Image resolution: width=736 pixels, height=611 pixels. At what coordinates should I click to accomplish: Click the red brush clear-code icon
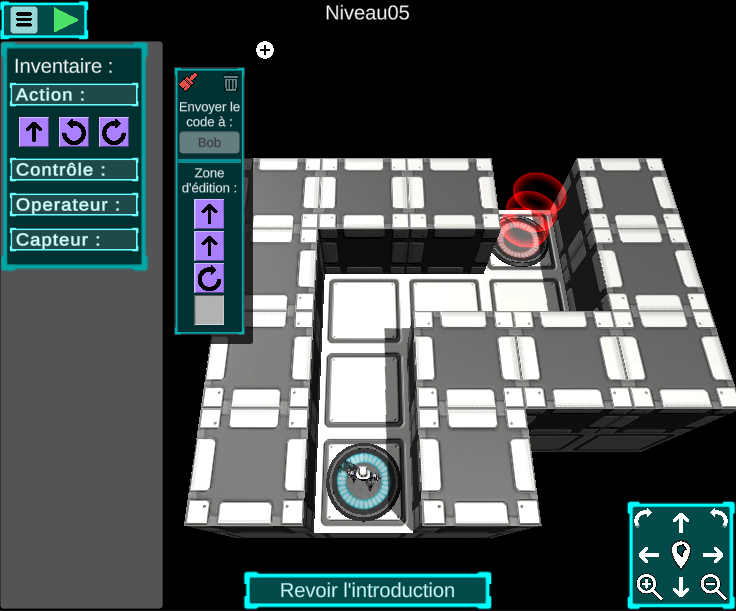point(189,83)
